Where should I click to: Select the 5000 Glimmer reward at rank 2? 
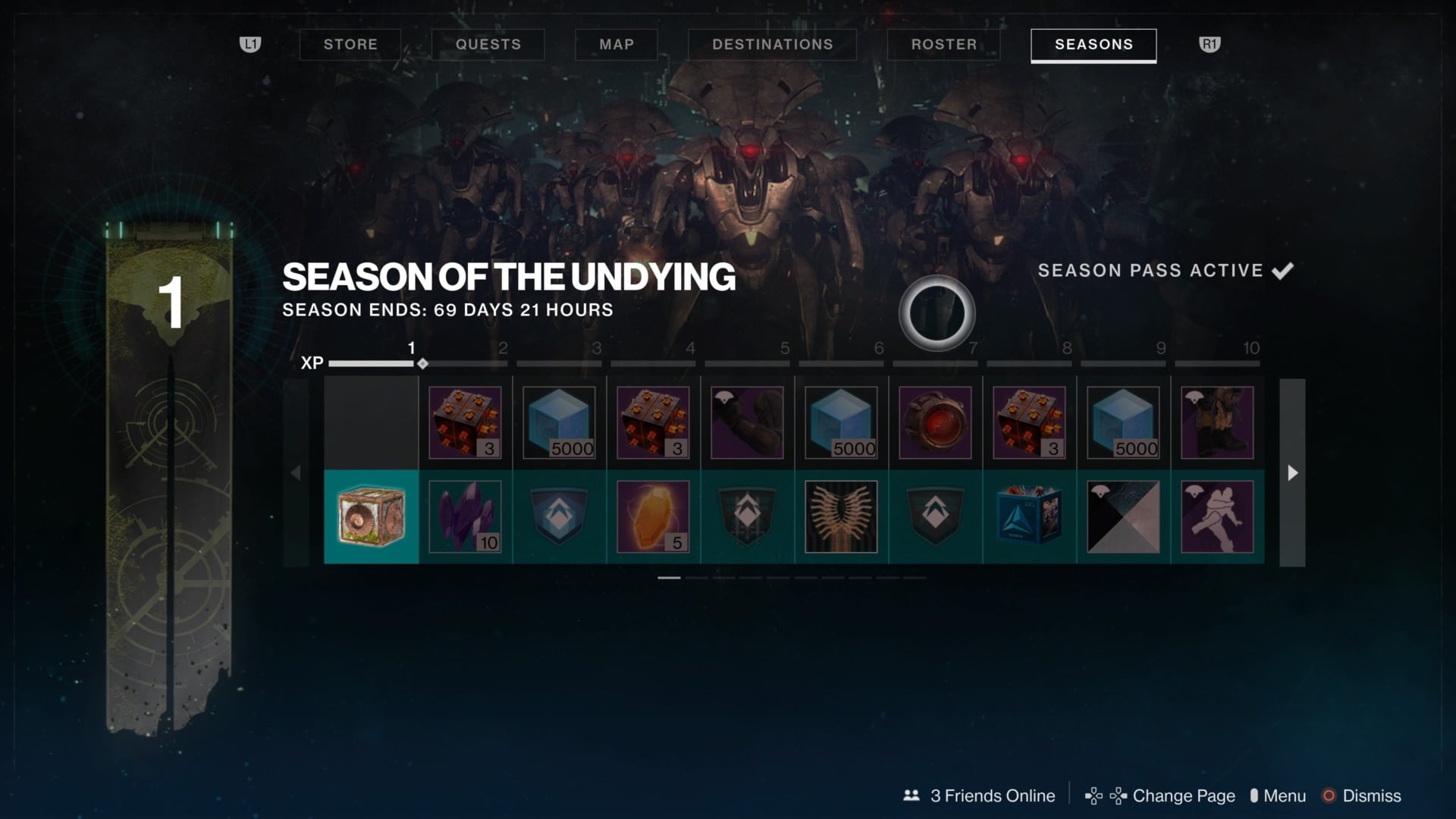pyautogui.click(x=559, y=422)
